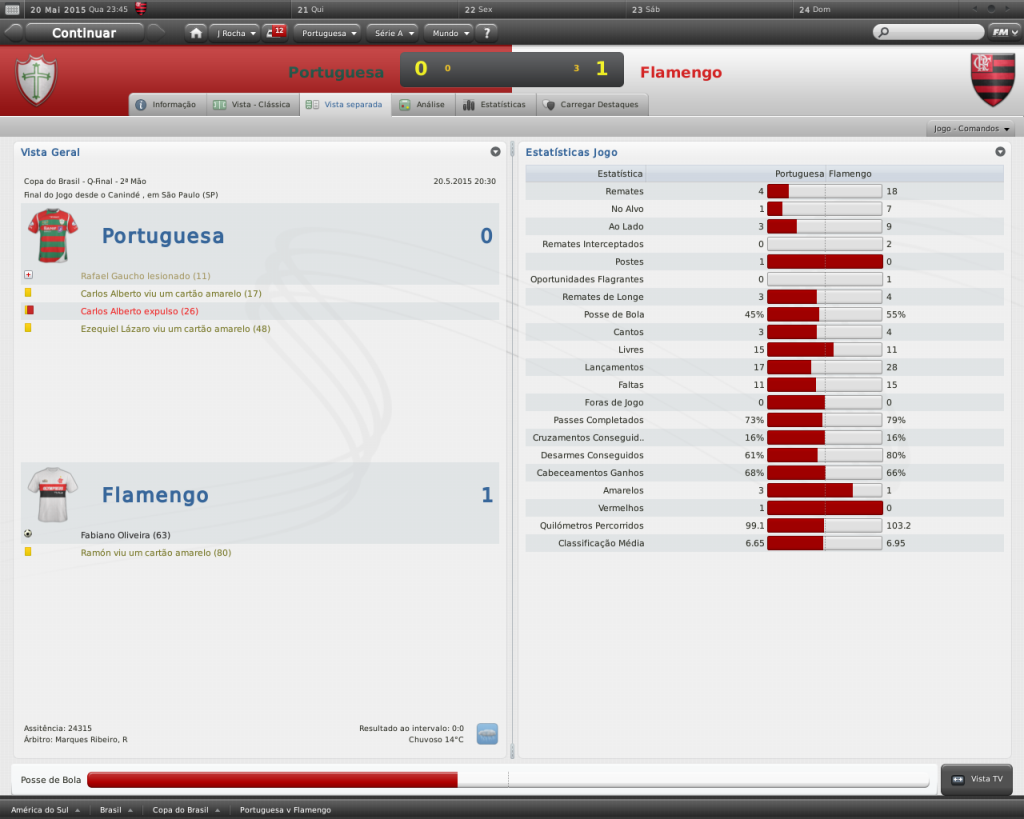
Task: Go to the home screen icon
Action: (196, 33)
